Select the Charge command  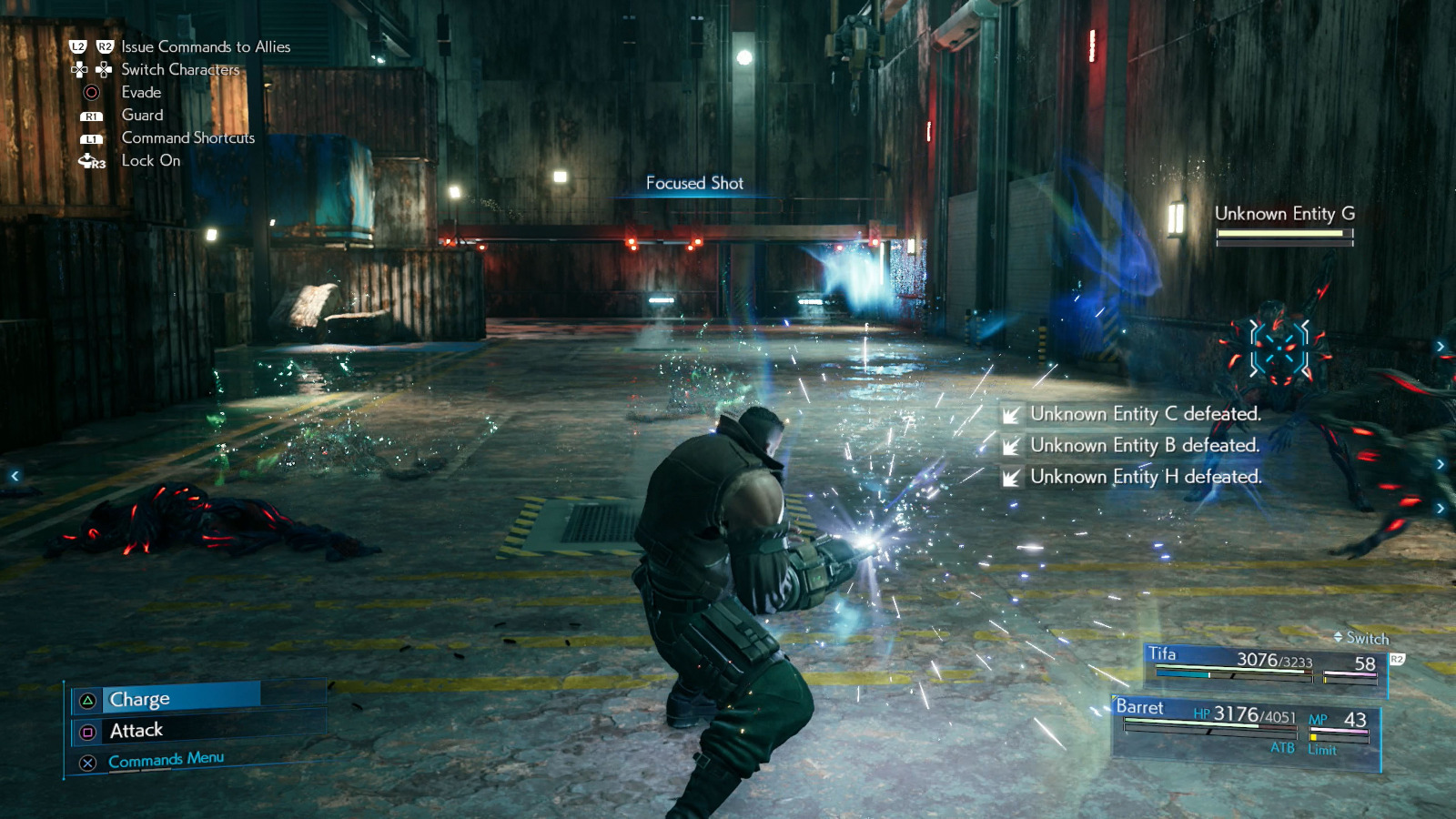139,699
